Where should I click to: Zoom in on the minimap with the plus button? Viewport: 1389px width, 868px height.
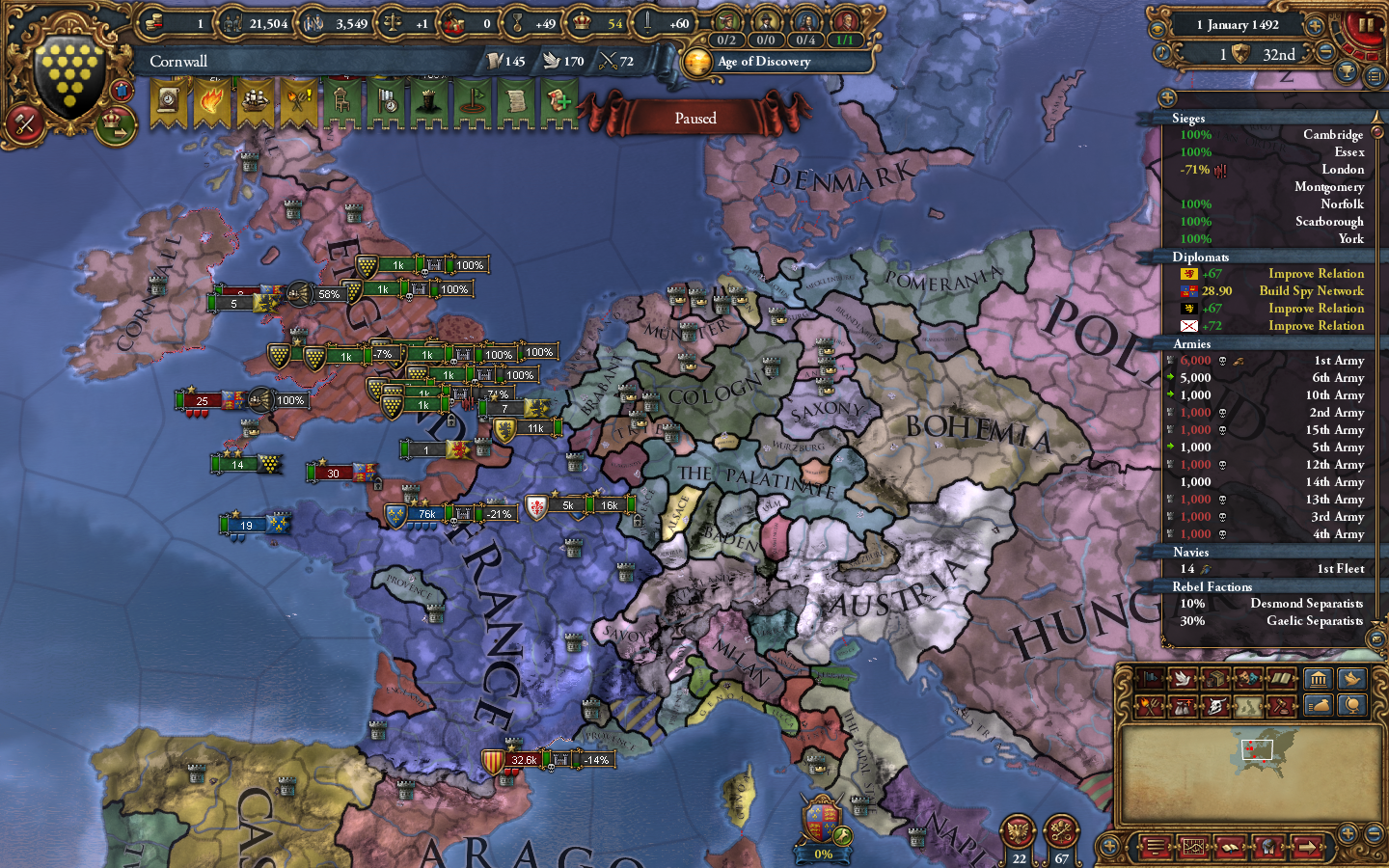click(x=1348, y=835)
